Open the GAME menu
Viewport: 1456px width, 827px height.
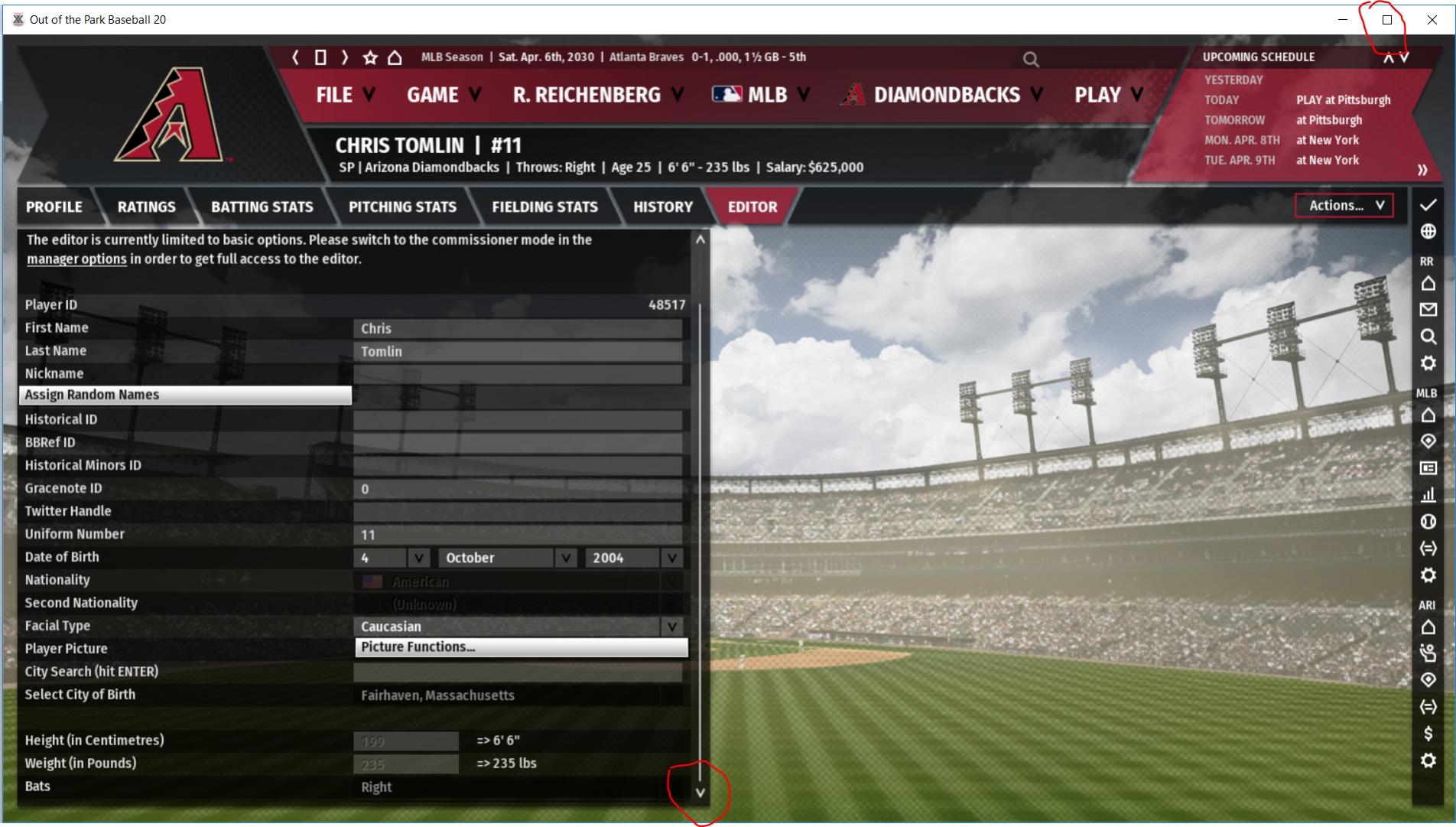coord(444,95)
